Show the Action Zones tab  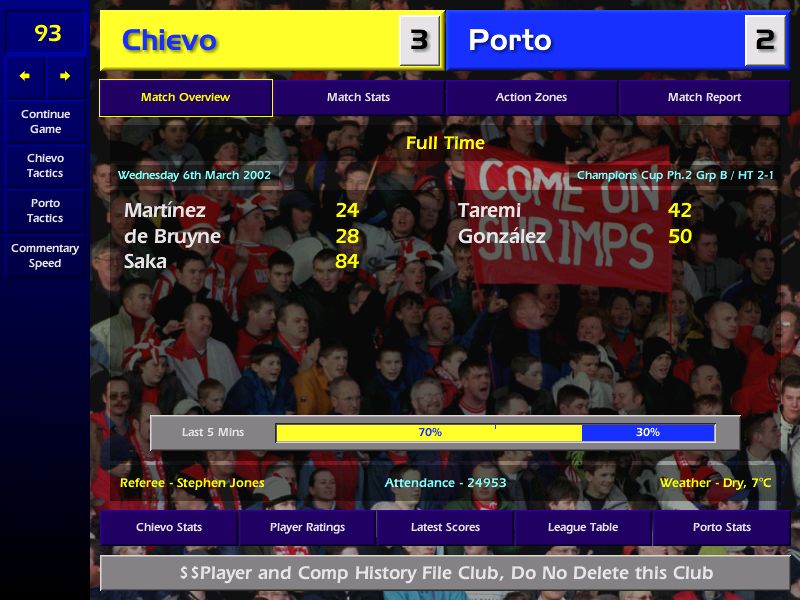tap(531, 98)
